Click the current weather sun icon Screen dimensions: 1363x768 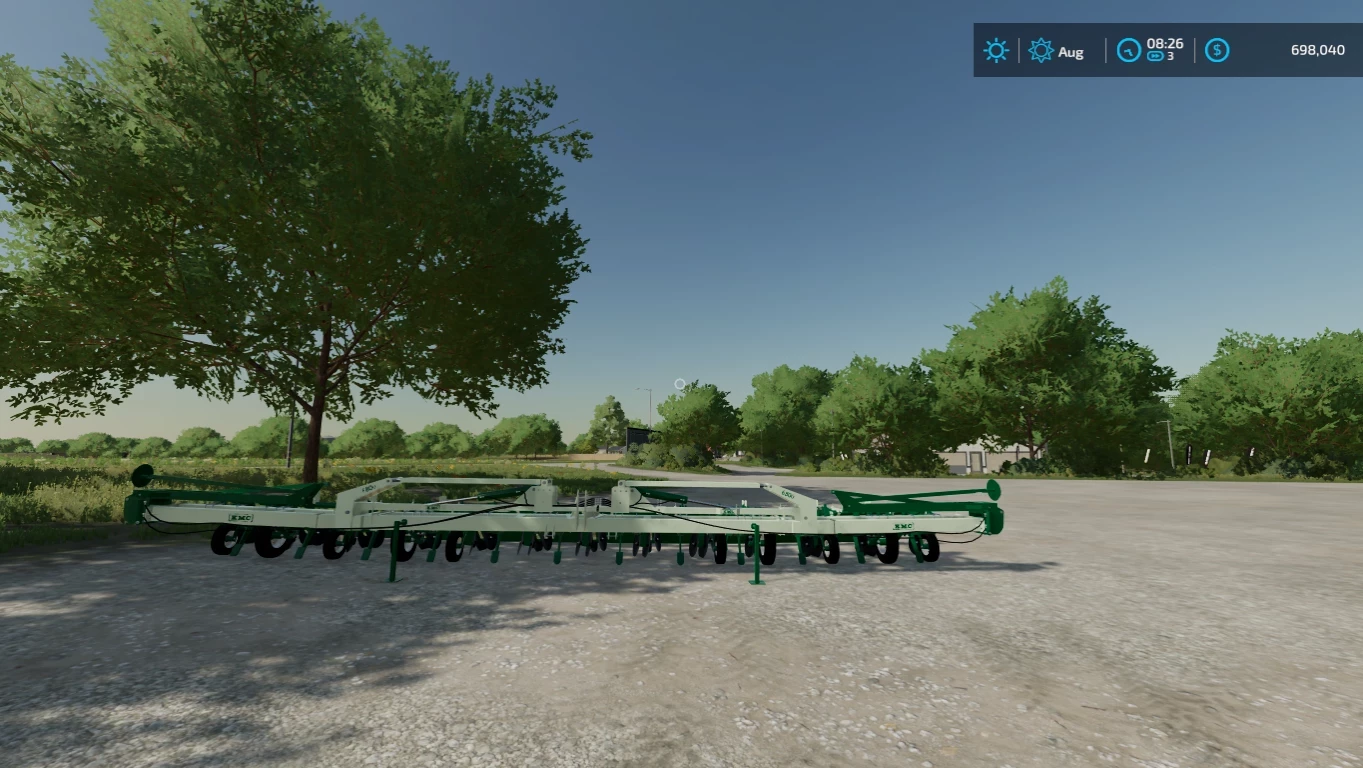click(x=995, y=50)
